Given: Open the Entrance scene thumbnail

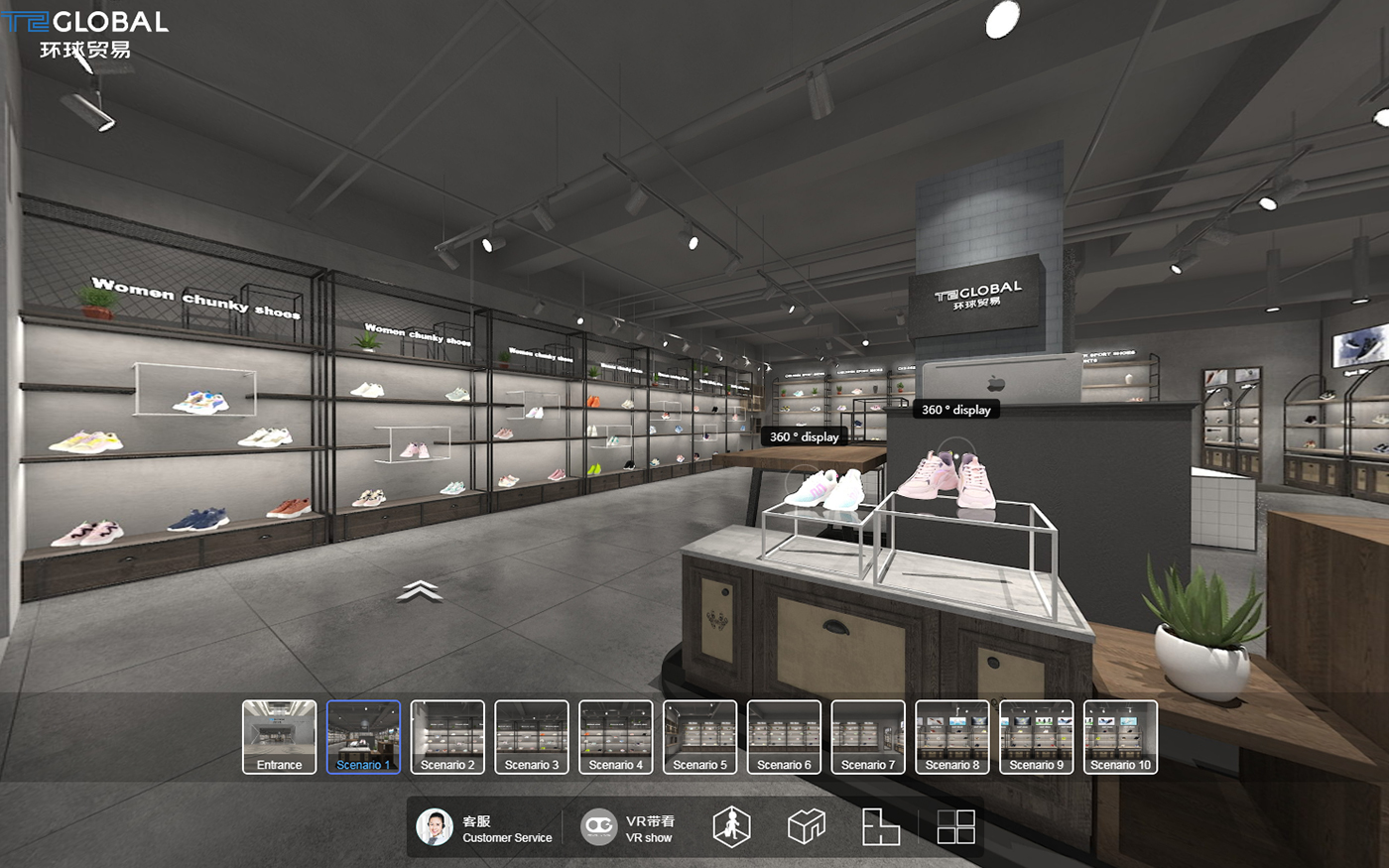Looking at the screenshot, I should pos(279,736).
